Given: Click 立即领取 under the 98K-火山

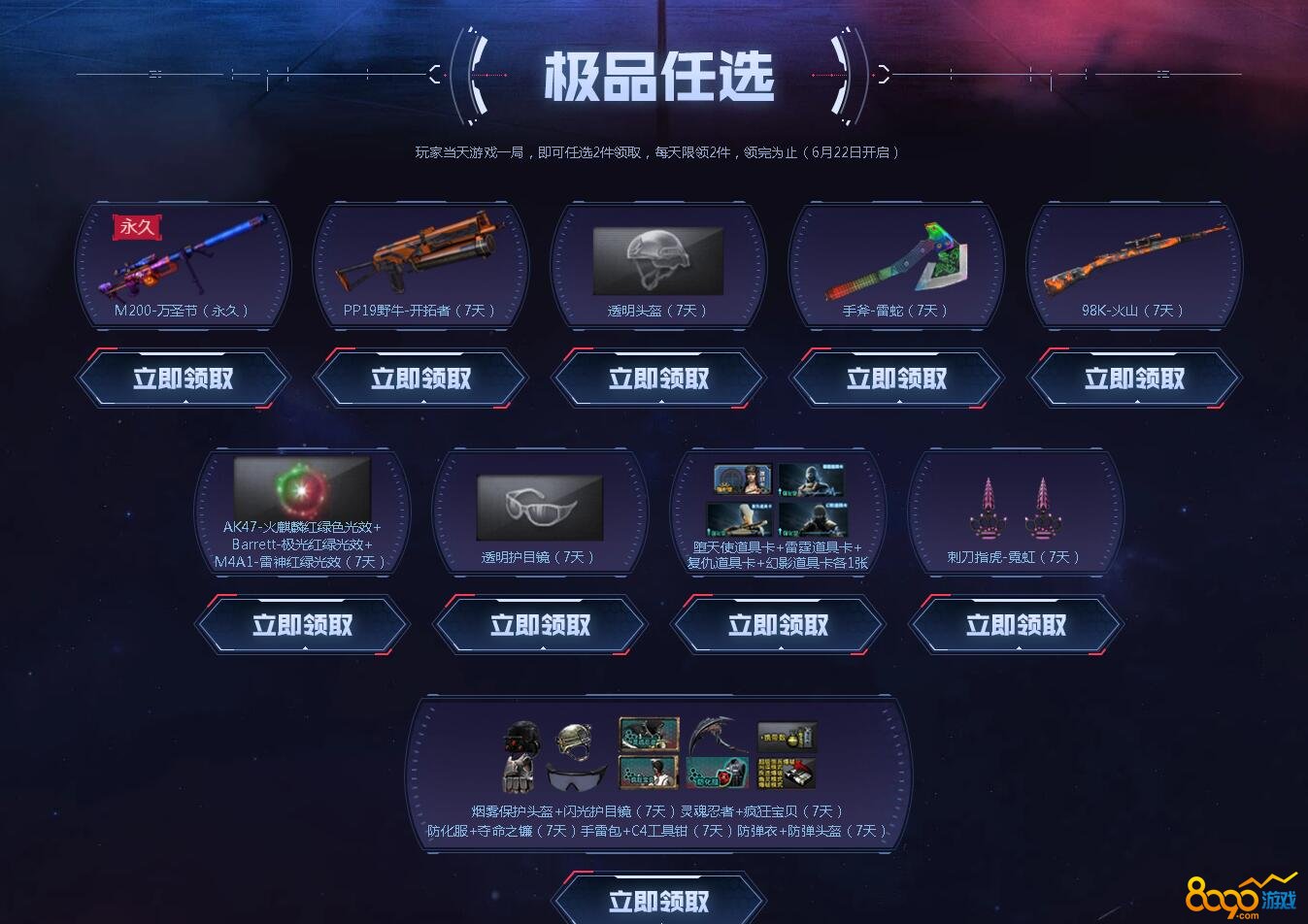Looking at the screenshot, I should [x=1133, y=379].
